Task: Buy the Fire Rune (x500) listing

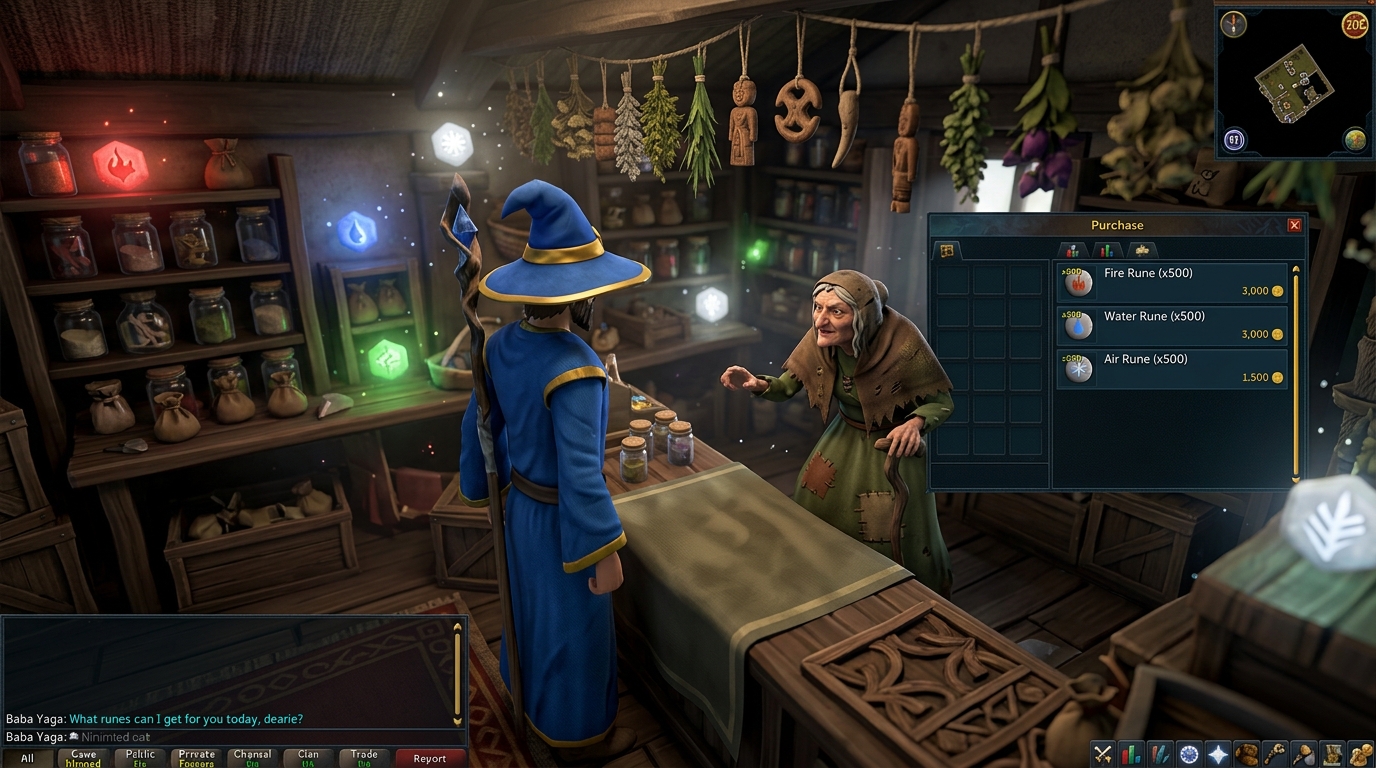Action: pos(1170,281)
